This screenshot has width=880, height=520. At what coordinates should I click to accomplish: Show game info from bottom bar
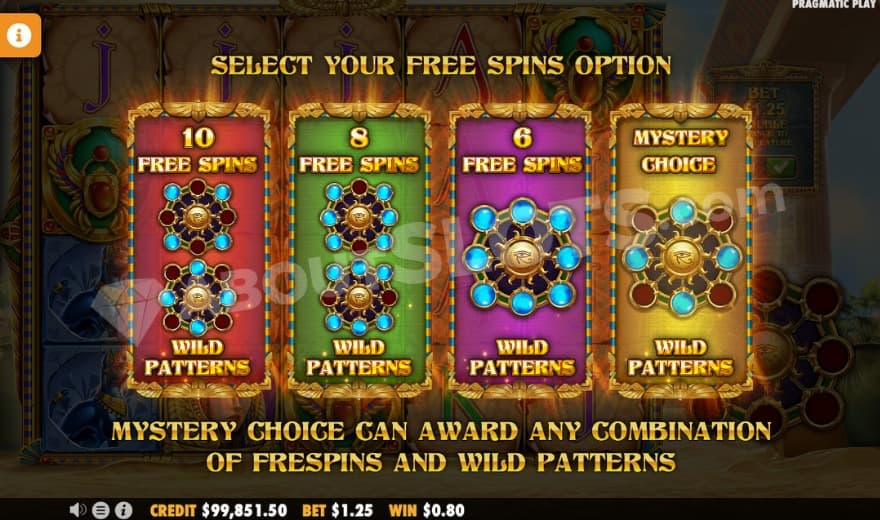click(x=123, y=510)
